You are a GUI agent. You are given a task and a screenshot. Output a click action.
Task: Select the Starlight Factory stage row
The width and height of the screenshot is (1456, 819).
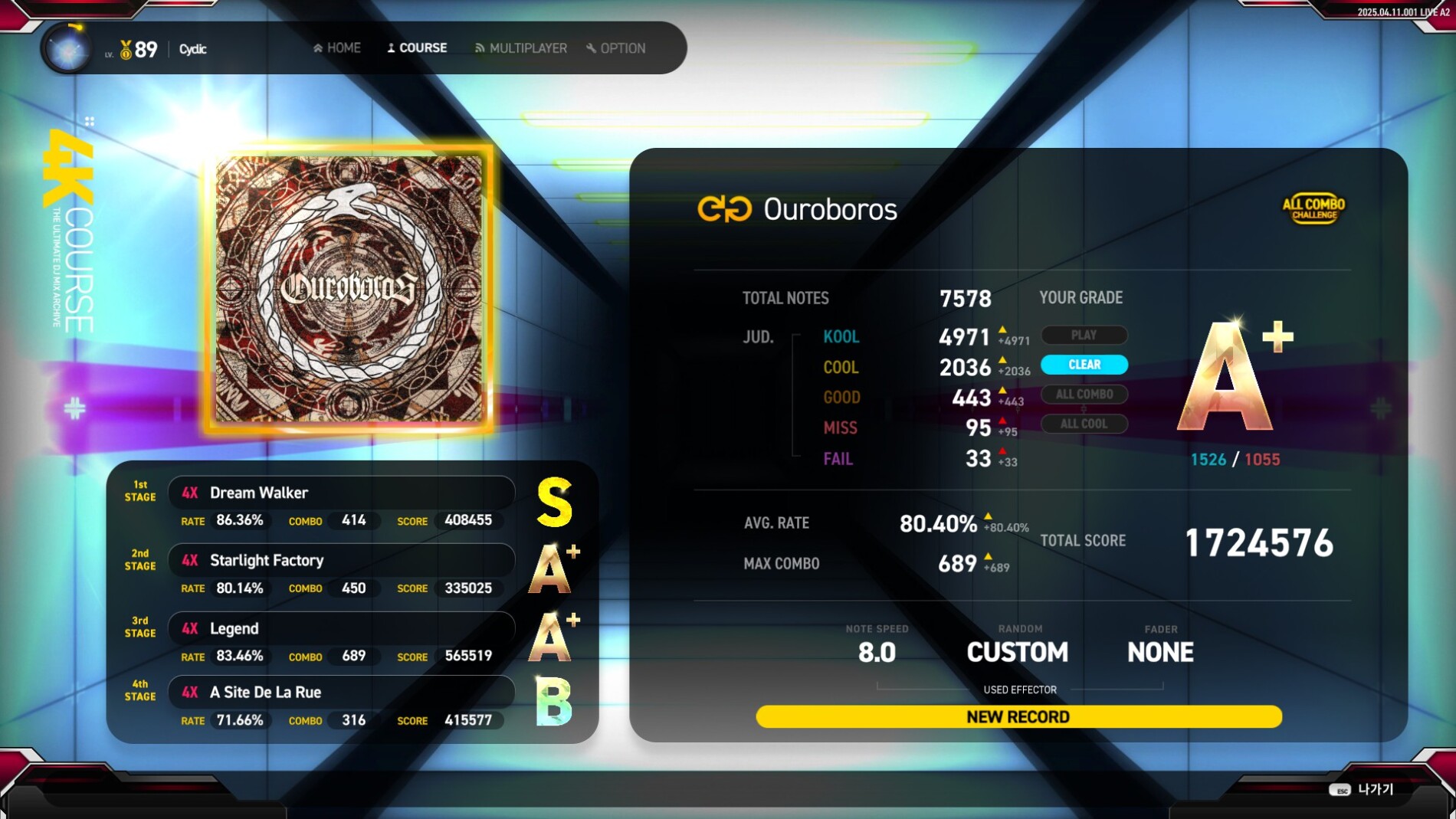point(341,560)
